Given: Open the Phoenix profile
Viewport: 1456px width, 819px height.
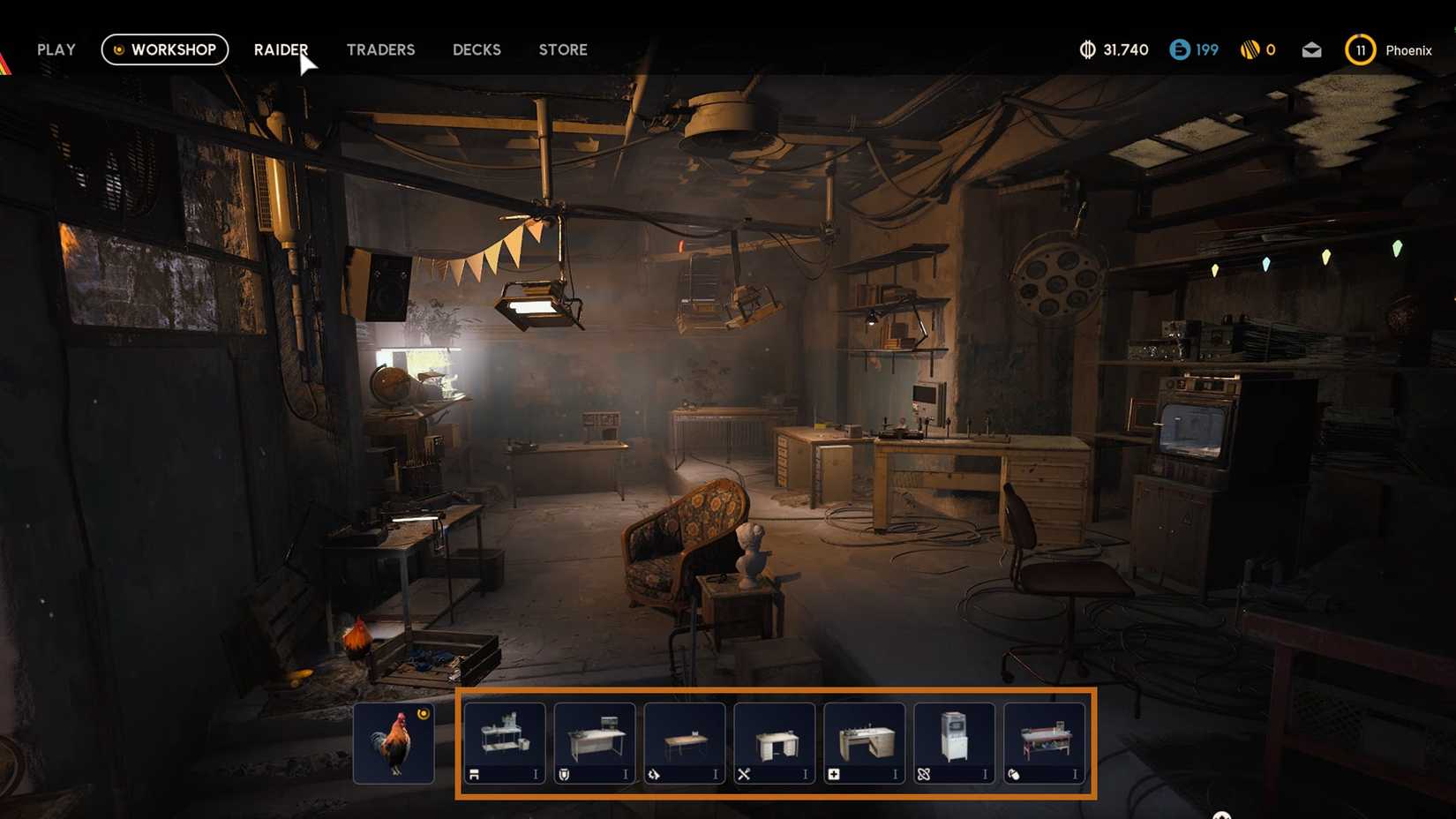Looking at the screenshot, I should [1407, 50].
